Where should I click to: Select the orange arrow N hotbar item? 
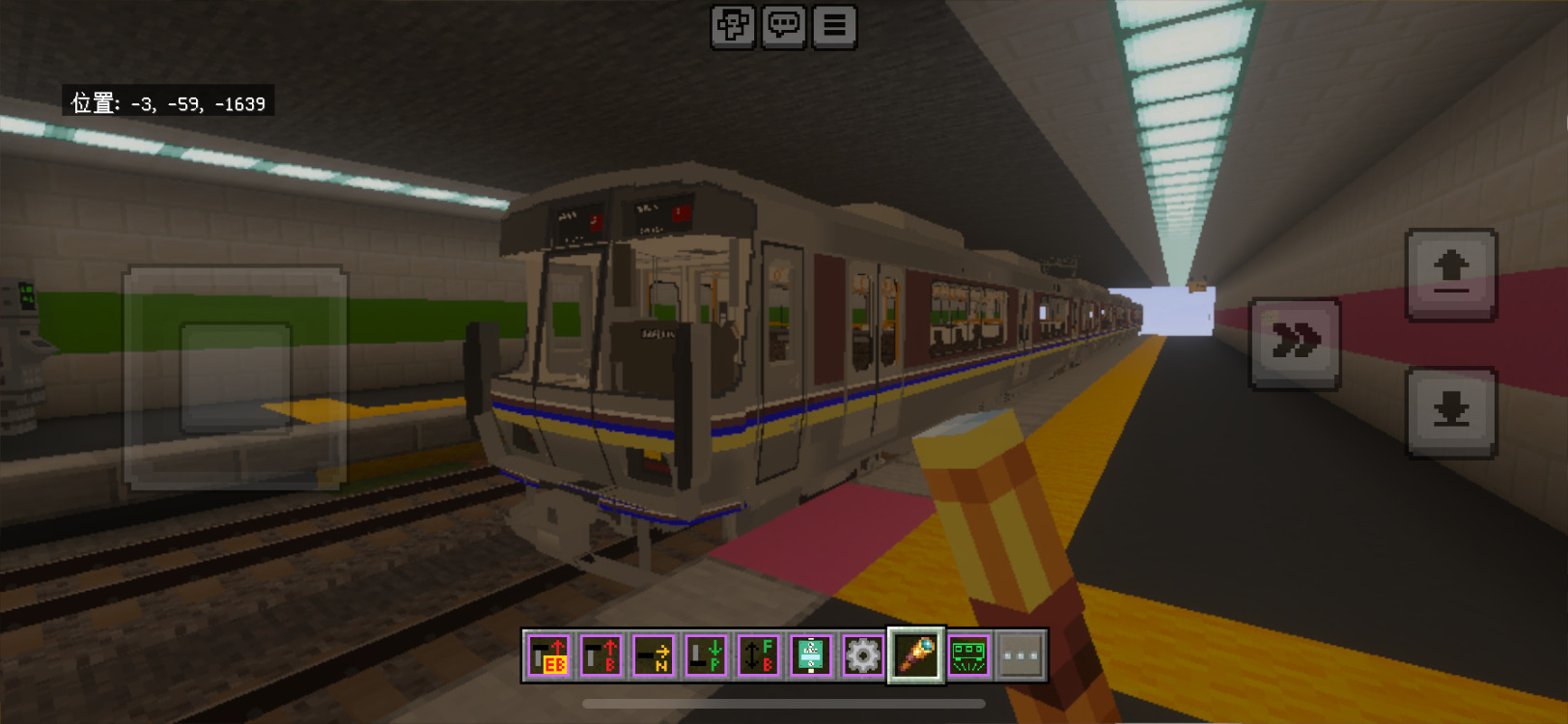[x=654, y=656]
